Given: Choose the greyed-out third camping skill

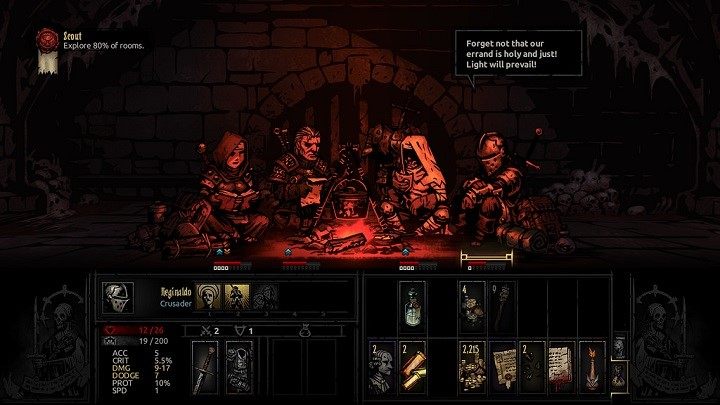Looking at the screenshot, I should click(x=266, y=295).
